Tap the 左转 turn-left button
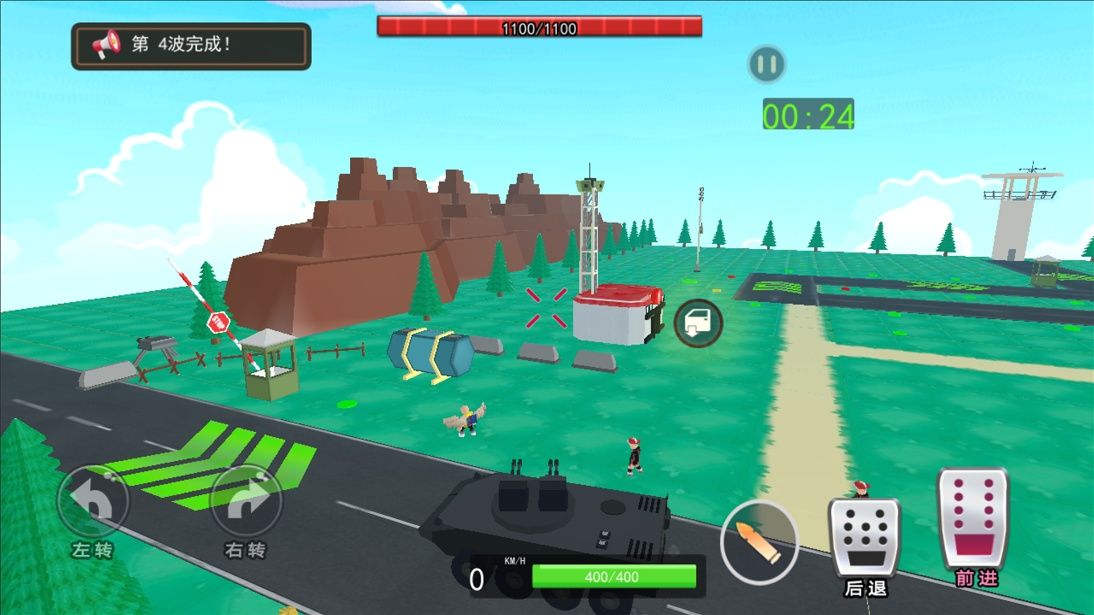 pos(93,502)
